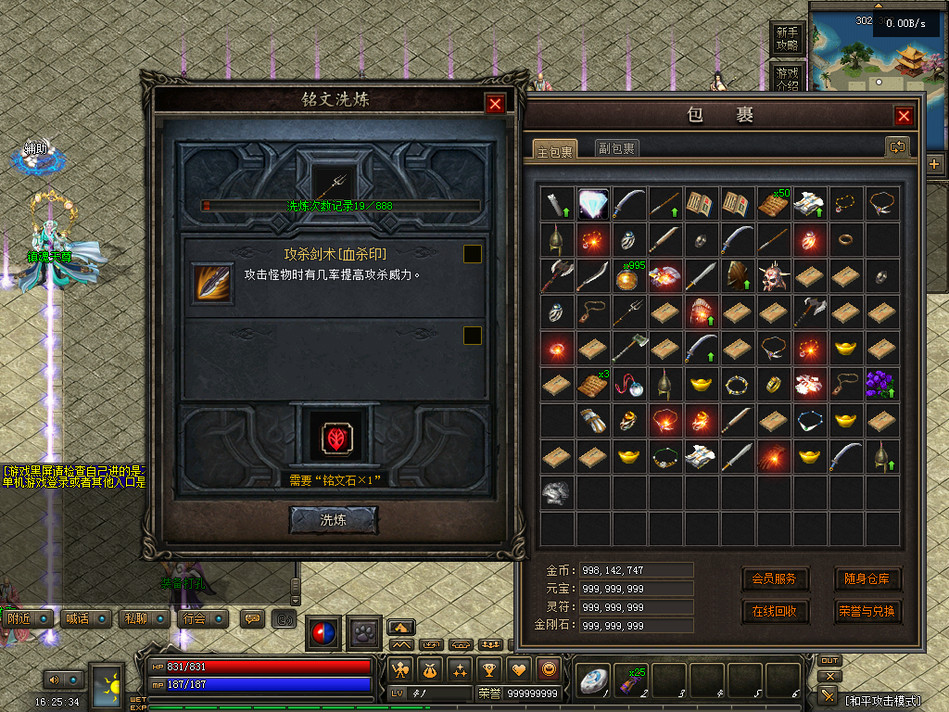
Task: Switch chat to the 附近 nearby channel
Action: (x=19, y=618)
